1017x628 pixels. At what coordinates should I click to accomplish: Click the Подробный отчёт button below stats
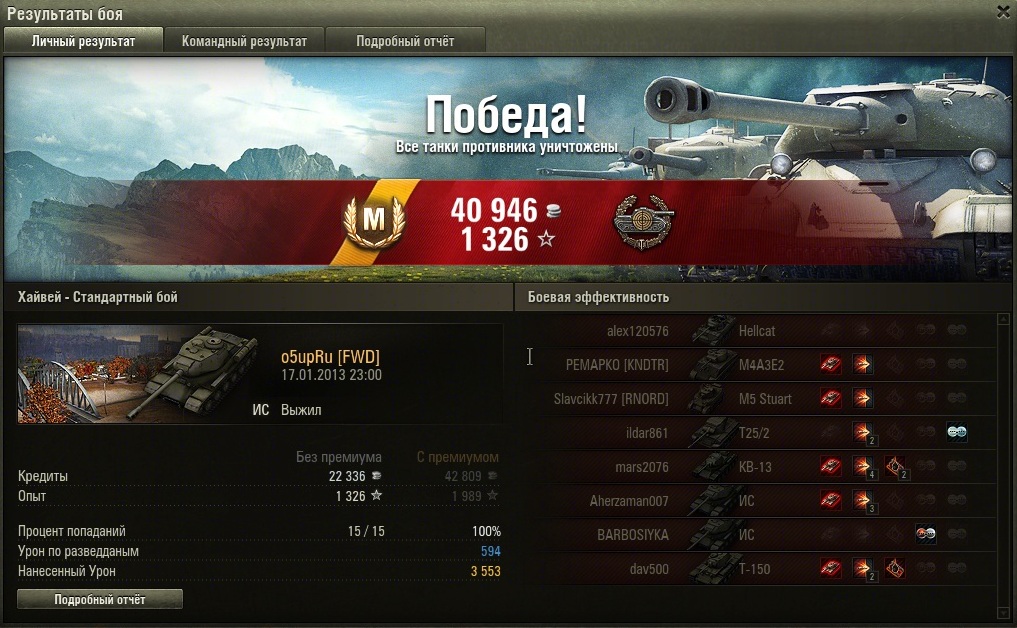(100, 599)
